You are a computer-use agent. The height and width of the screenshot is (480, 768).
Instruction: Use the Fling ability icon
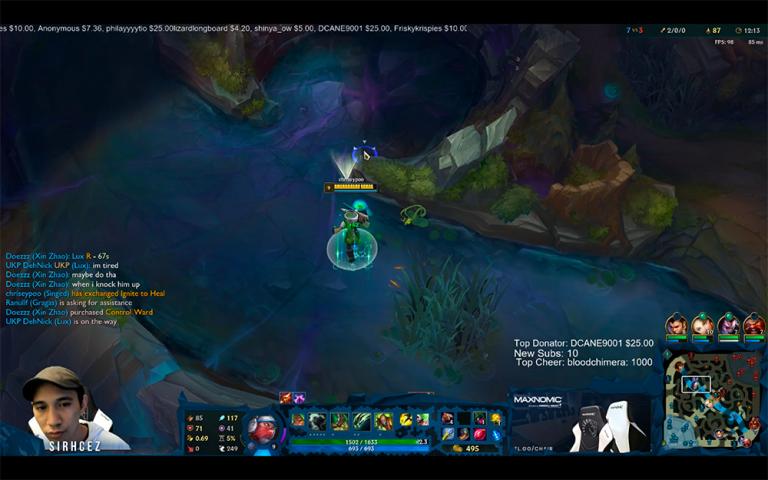(361, 421)
